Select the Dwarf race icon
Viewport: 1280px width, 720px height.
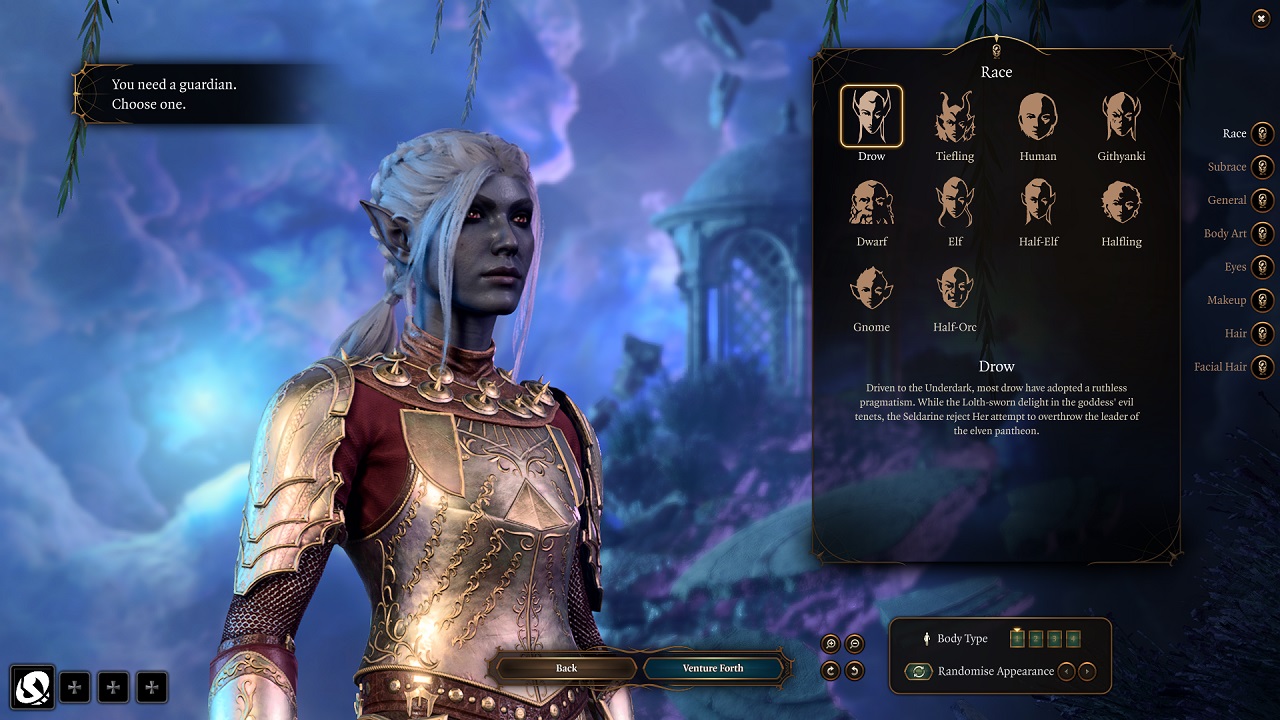(x=871, y=202)
